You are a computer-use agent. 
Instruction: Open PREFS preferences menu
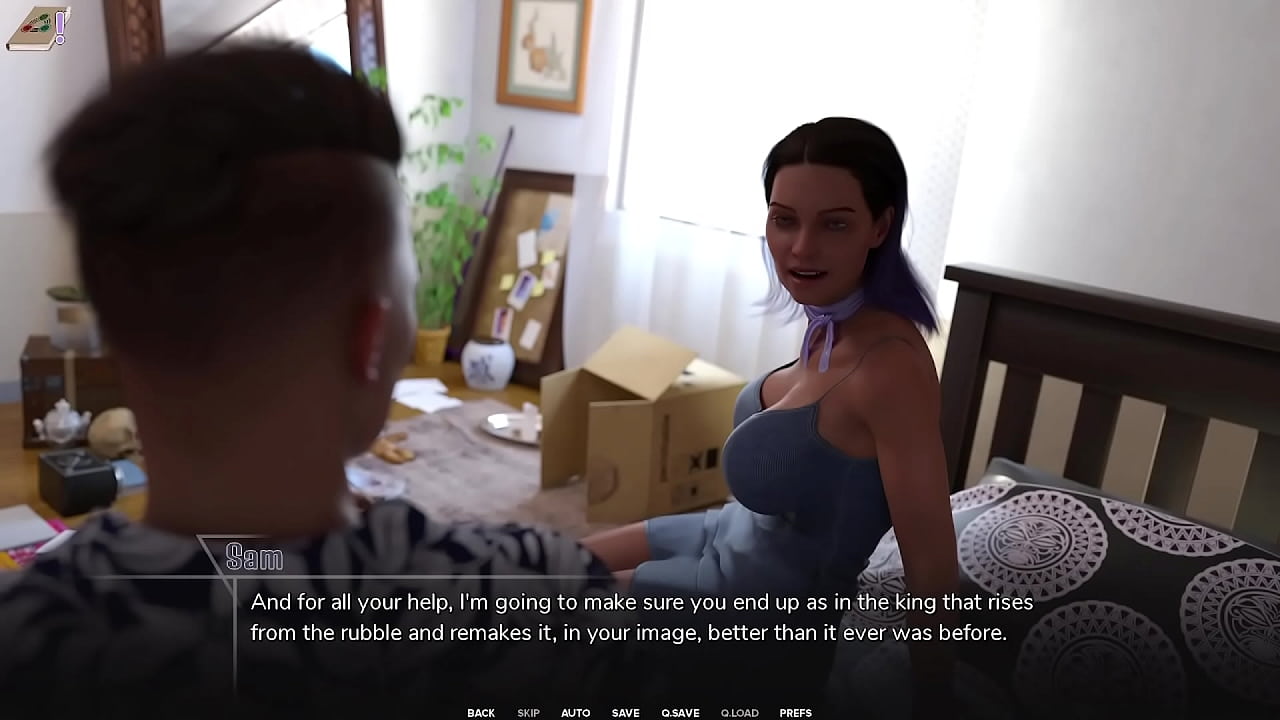tap(795, 713)
